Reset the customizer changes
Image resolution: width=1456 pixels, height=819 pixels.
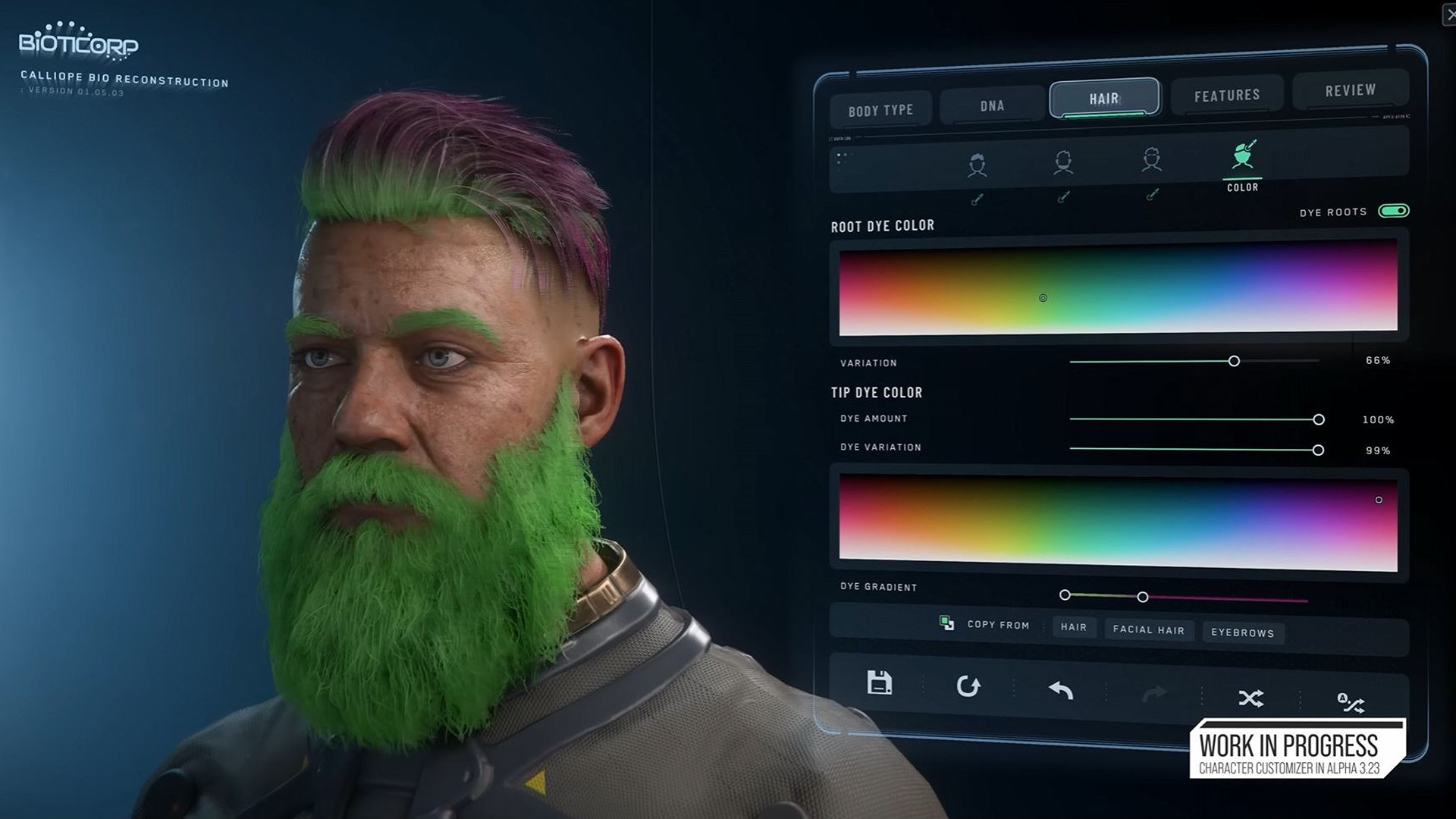(969, 687)
